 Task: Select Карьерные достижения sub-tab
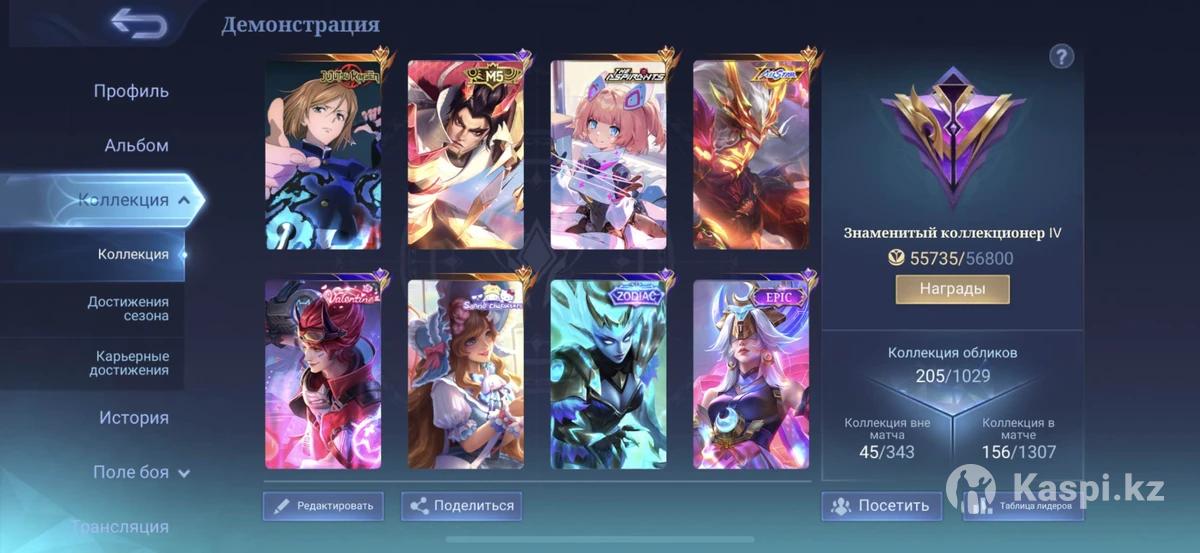pyautogui.click(x=132, y=363)
